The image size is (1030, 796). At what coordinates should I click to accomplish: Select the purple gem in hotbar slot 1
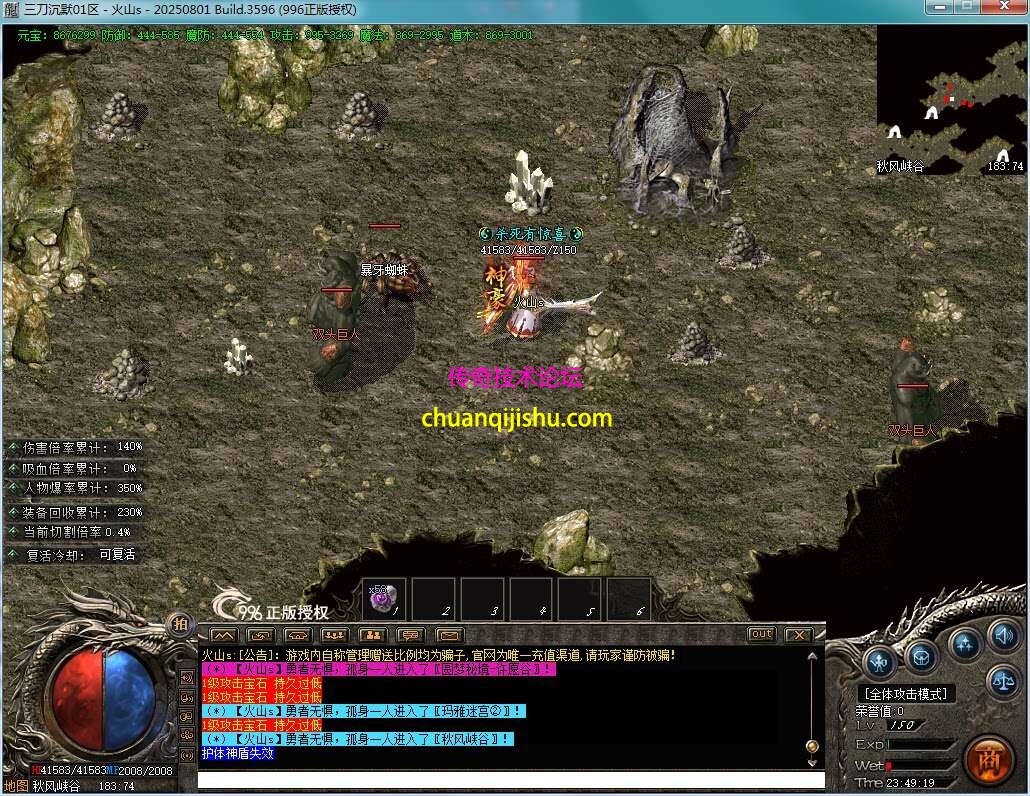(x=385, y=598)
